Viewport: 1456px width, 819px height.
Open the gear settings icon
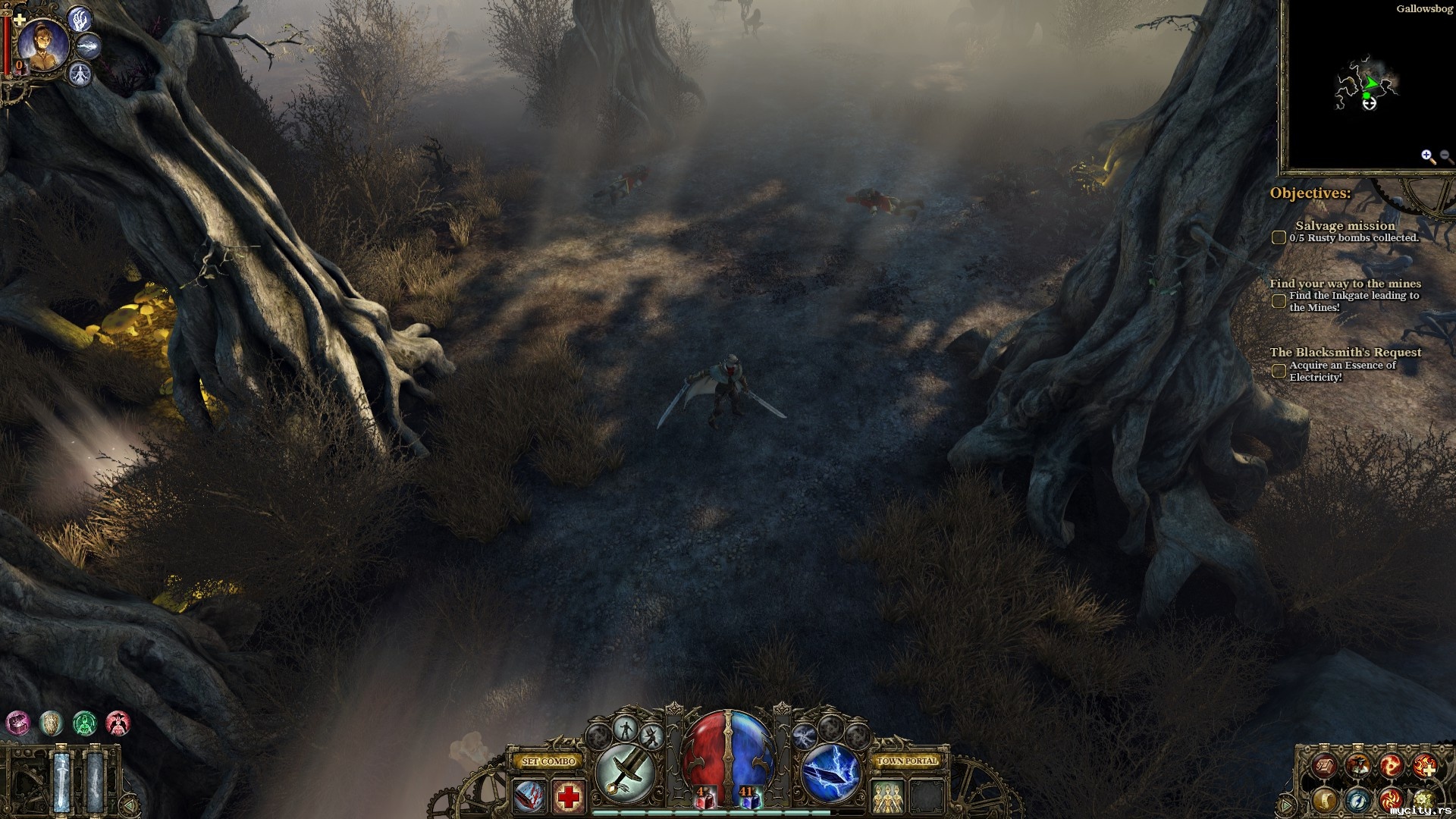[x=1423, y=799]
